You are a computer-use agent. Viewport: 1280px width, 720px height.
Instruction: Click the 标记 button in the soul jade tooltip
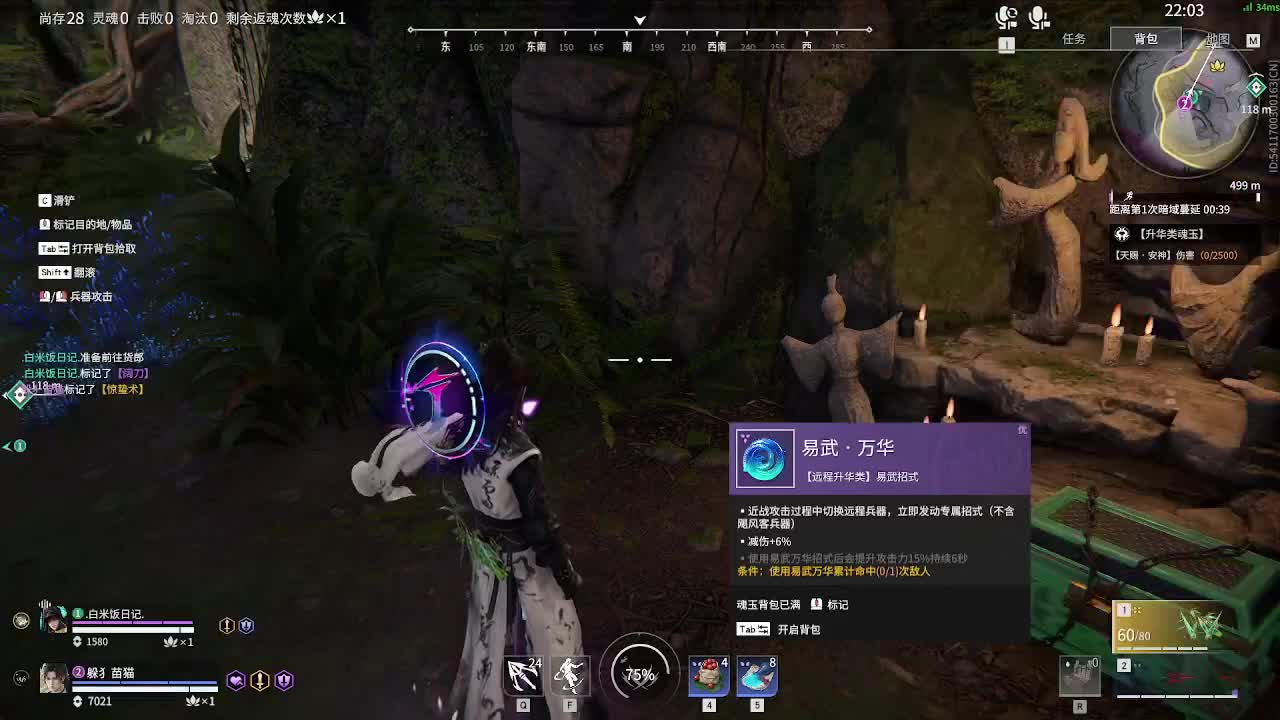click(828, 603)
